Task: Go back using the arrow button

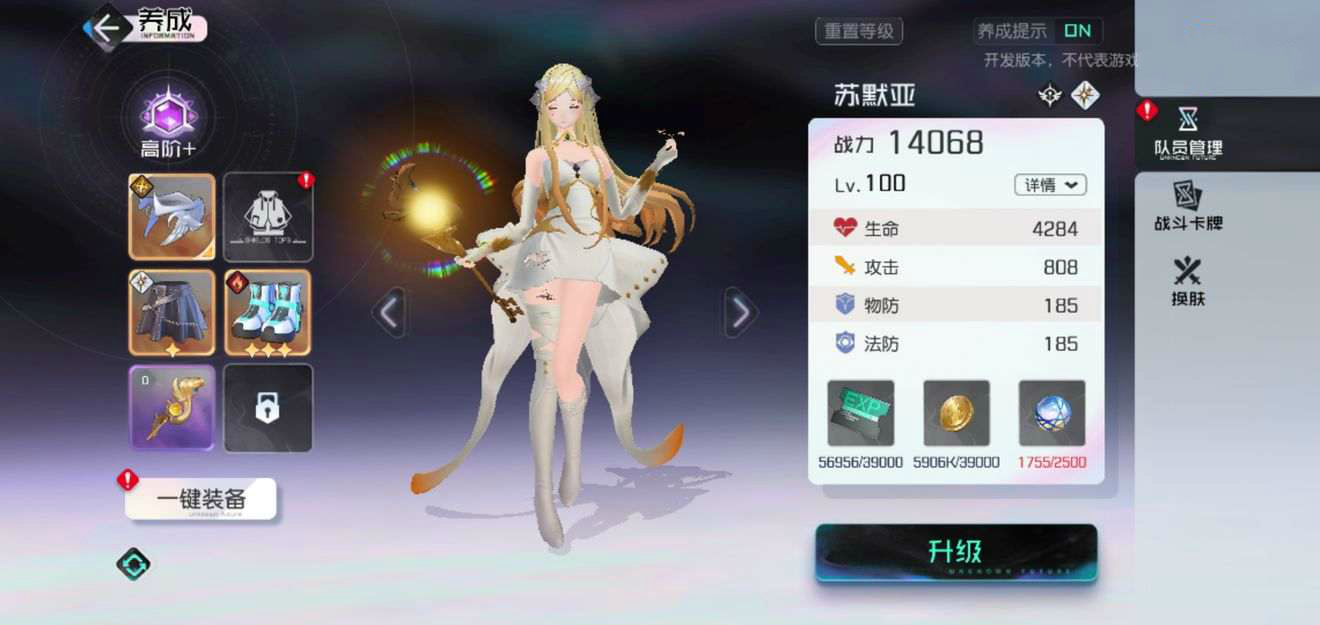Action: (106, 27)
